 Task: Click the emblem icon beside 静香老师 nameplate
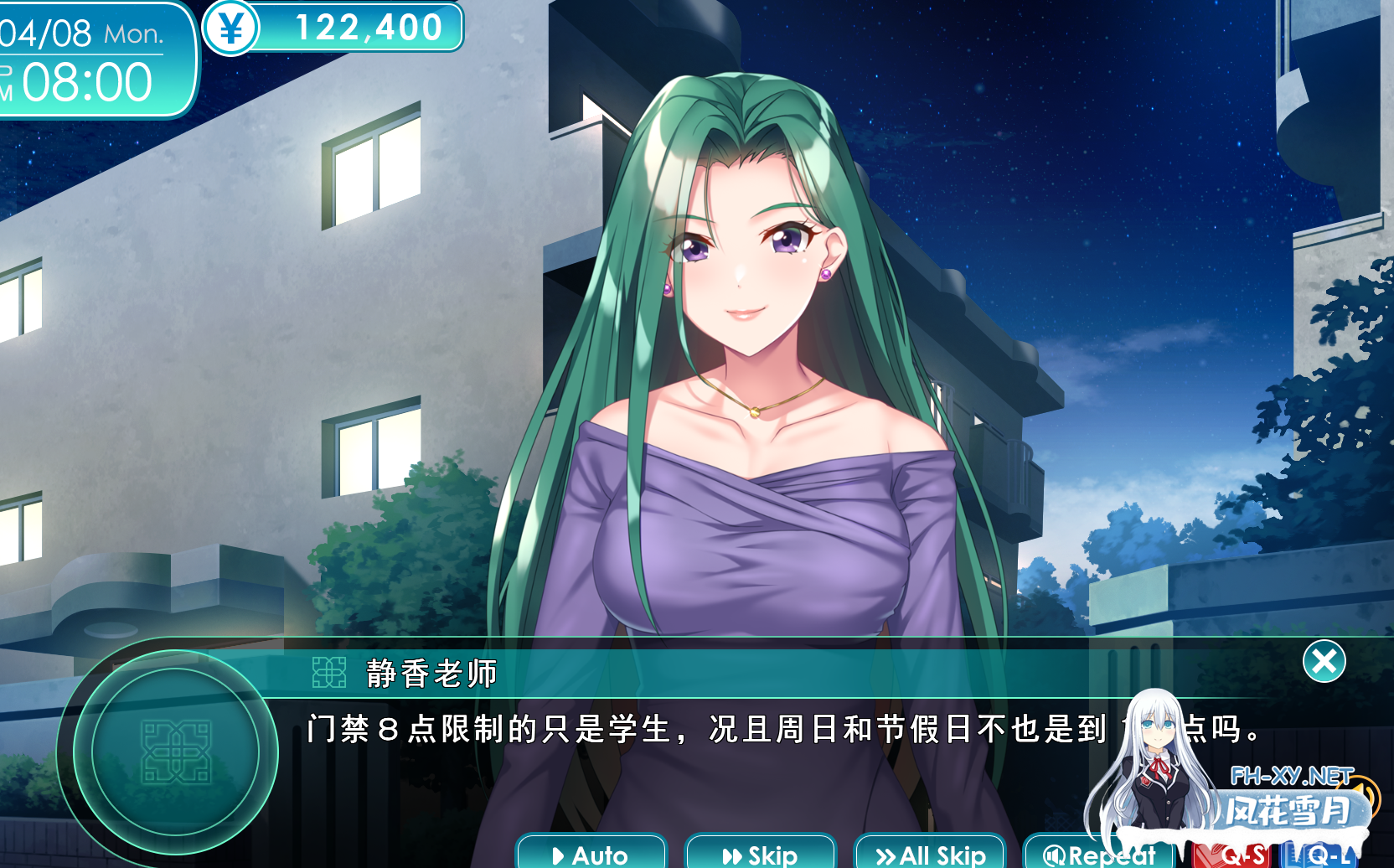point(328,669)
